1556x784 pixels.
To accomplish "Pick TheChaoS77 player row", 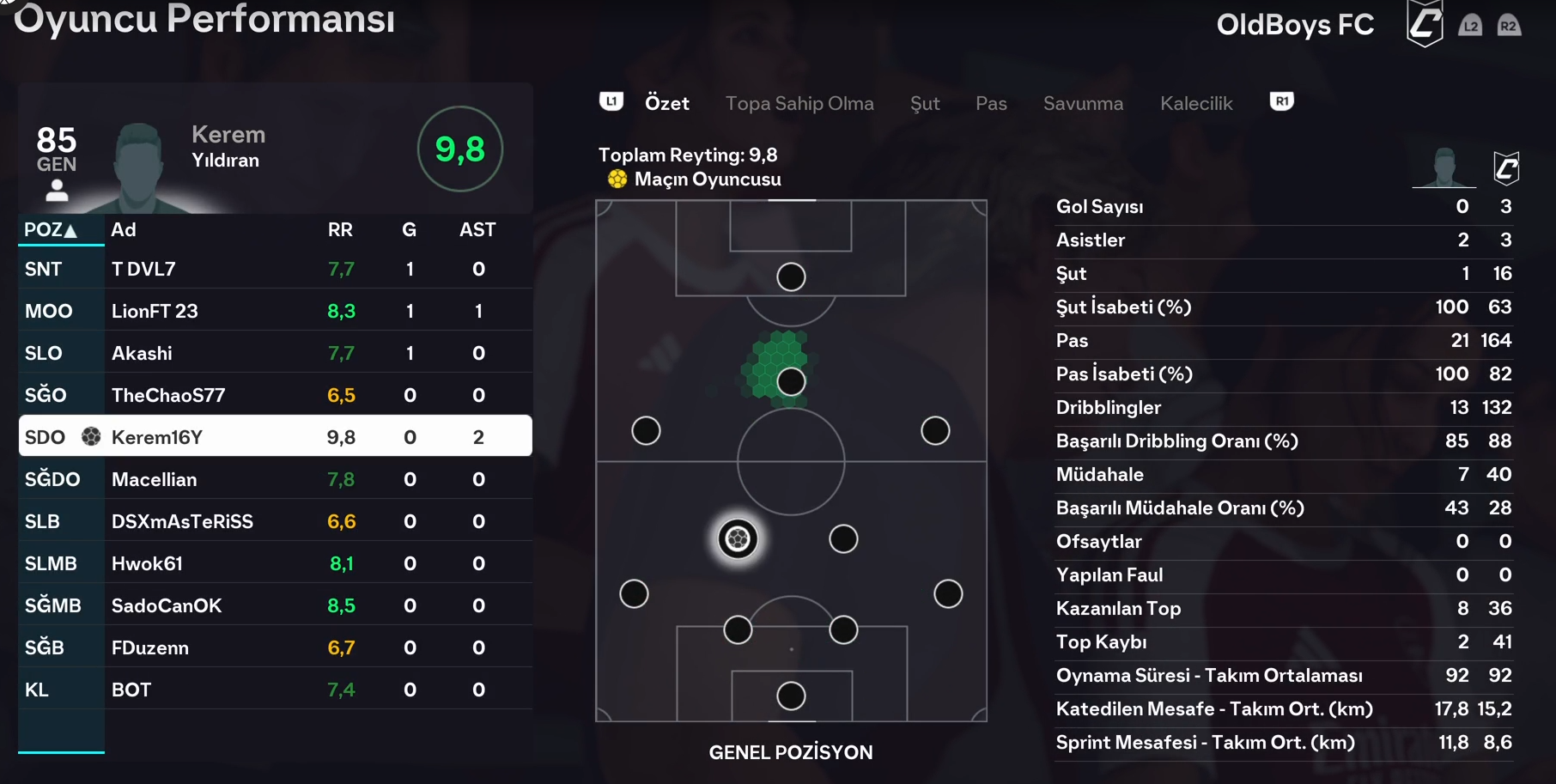I will (x=275, y=396).
